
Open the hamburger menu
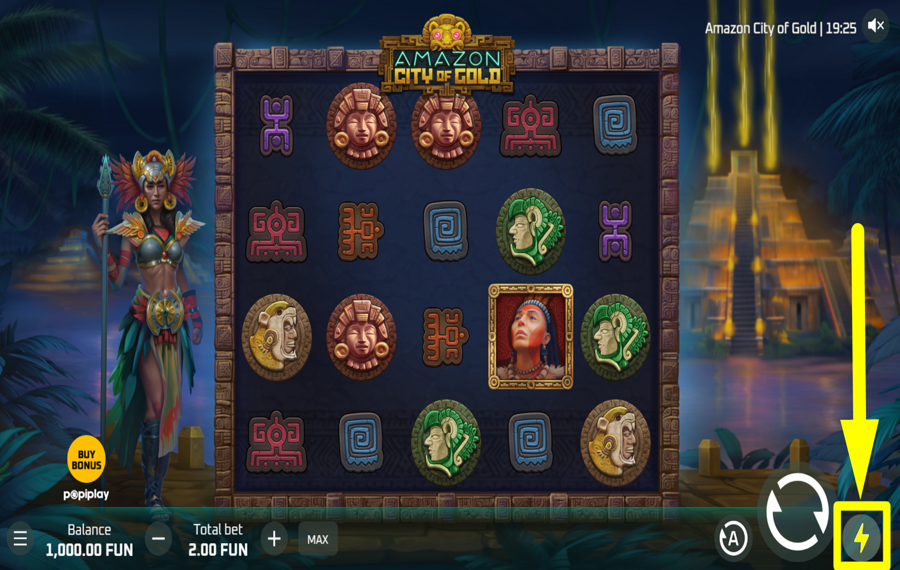[x=20, y=540]
